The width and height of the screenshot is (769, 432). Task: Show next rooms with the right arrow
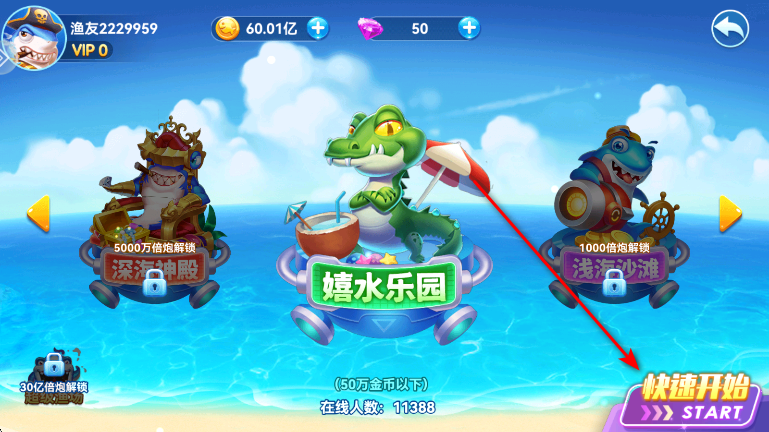(x=730, y=211)
